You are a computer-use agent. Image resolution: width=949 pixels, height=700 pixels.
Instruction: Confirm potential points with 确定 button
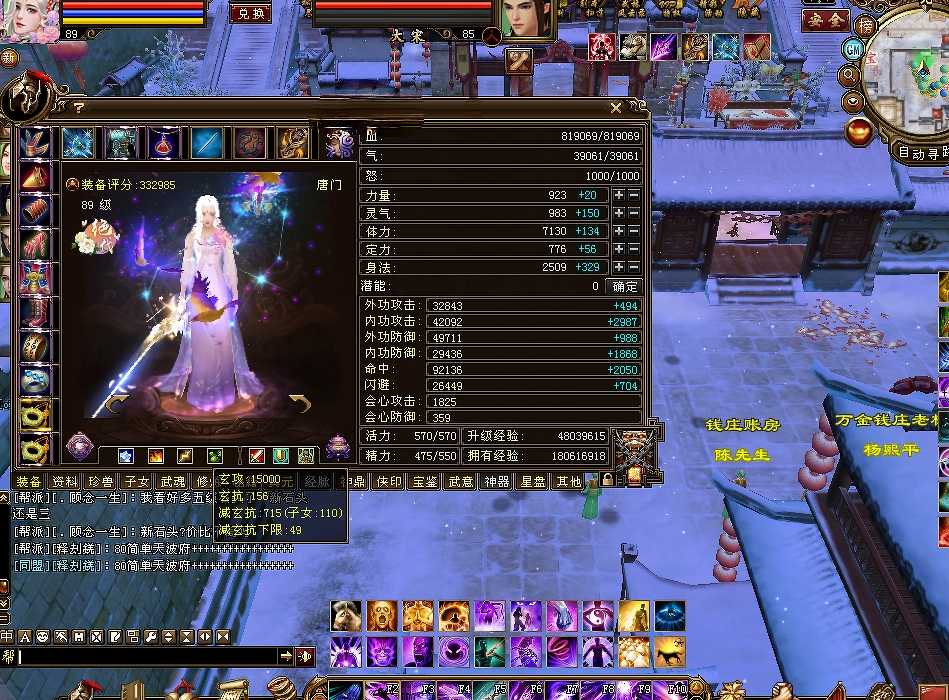tap(624, 286)
